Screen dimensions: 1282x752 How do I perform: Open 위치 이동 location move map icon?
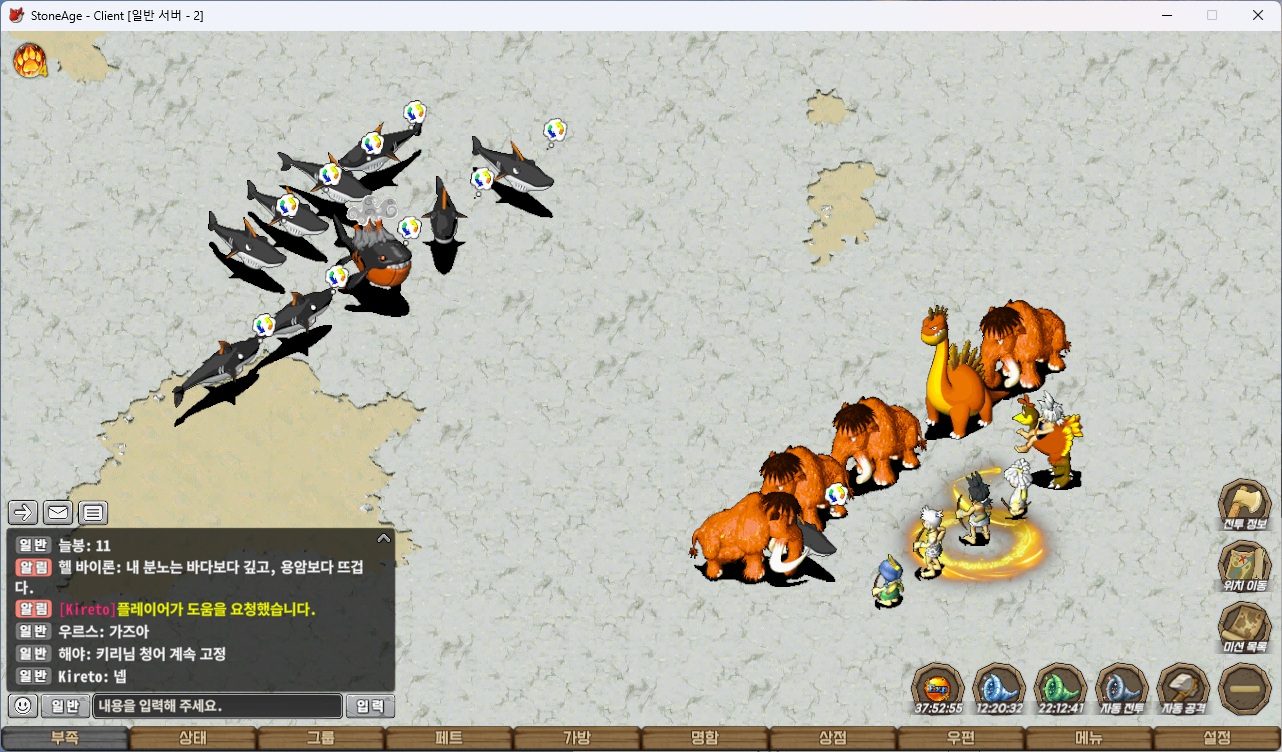[x=1244, y=564]
